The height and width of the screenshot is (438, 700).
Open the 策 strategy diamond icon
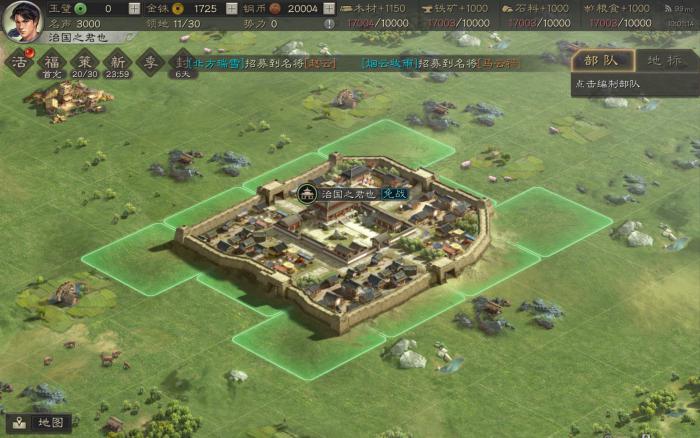[84, 62]
